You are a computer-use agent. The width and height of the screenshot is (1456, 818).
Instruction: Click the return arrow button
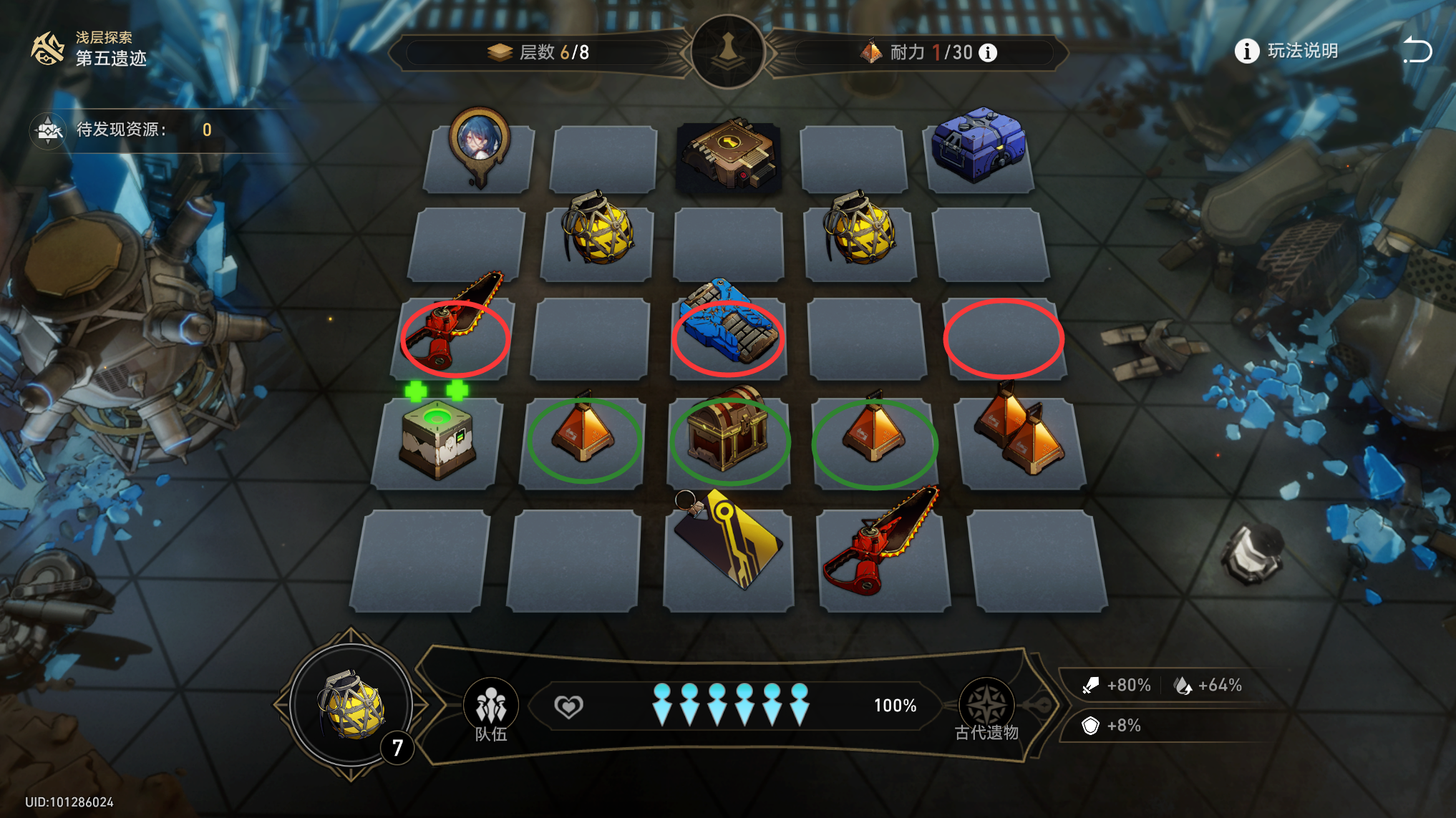click(1416, 51)
